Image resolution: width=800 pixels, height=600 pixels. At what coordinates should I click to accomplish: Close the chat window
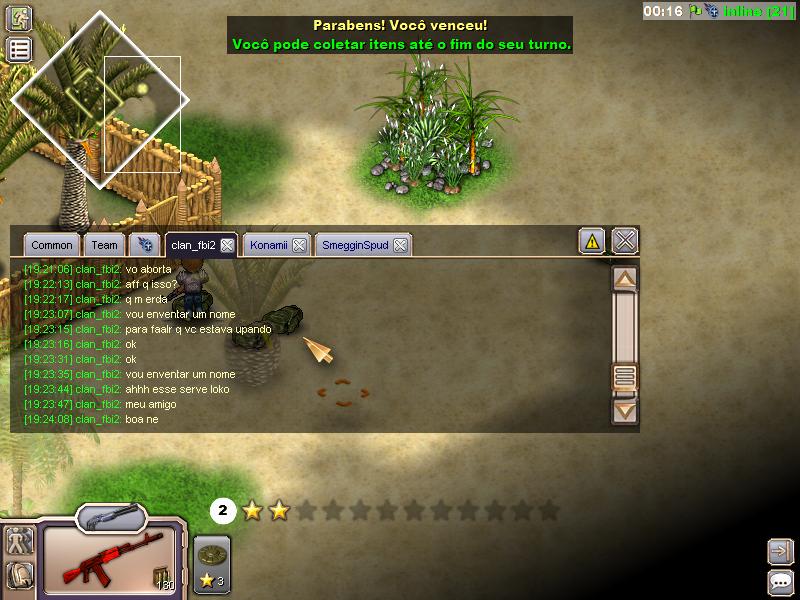[625, 241]
